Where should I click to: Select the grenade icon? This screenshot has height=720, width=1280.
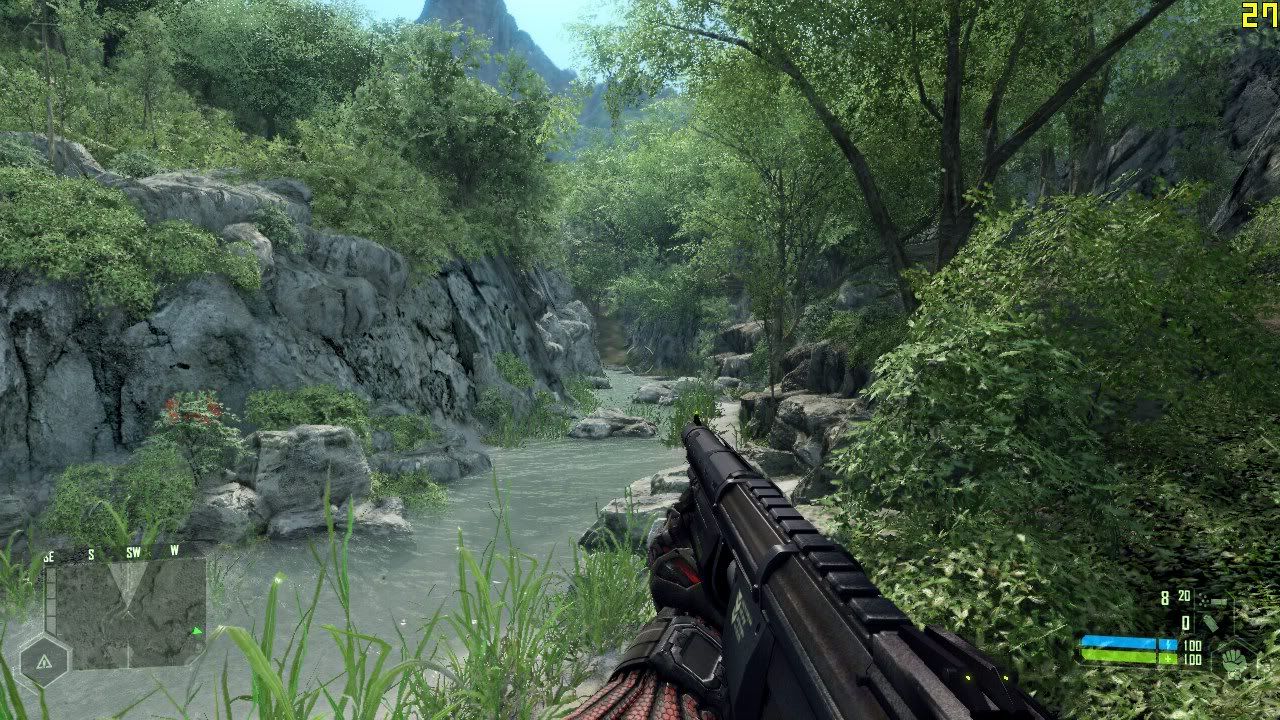click(x=1210, y=623)
